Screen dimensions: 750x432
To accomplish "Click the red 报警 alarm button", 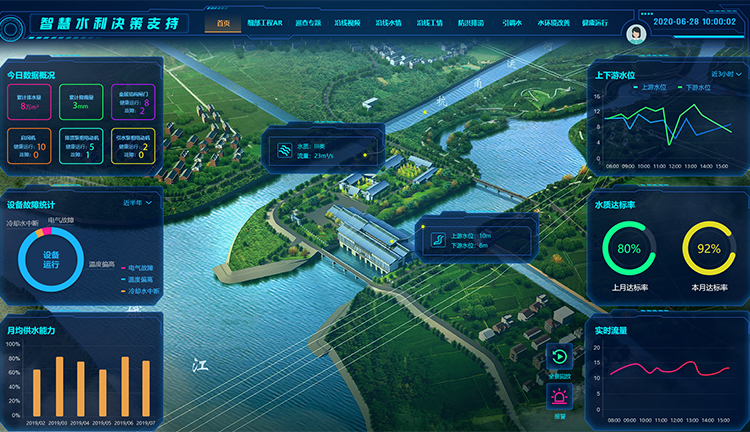I will 561,398.
